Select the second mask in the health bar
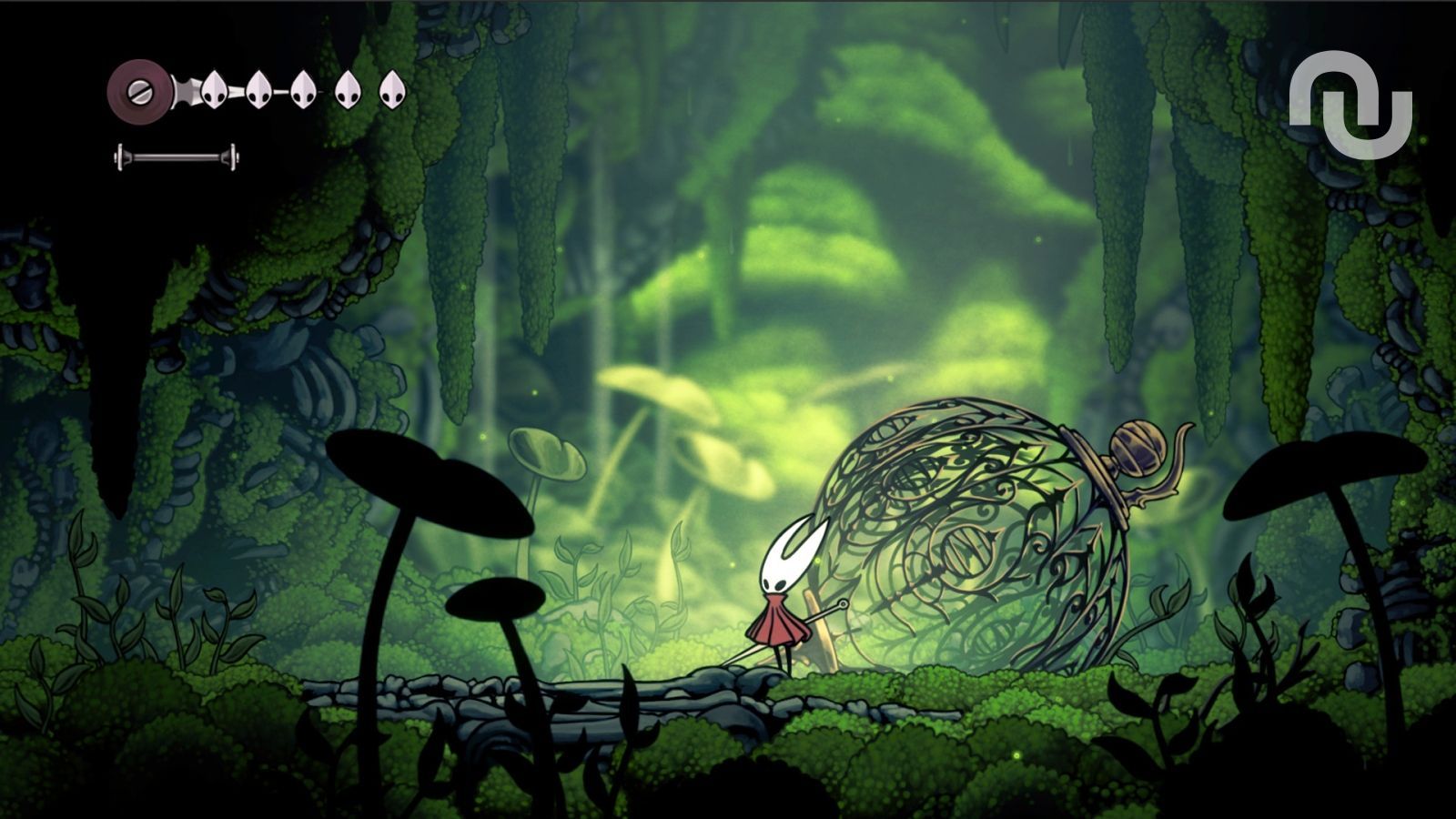Screen dimensions: 1456x819 (258, 89)
